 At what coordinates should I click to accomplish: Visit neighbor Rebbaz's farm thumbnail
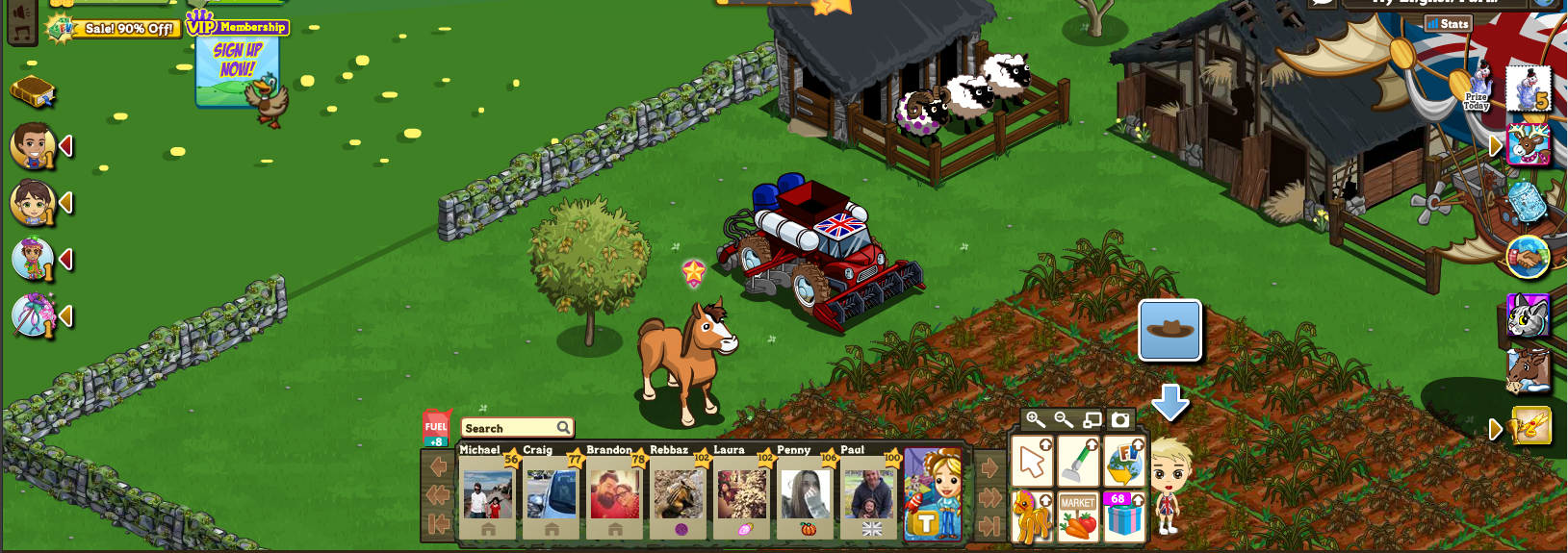[678, 492]
